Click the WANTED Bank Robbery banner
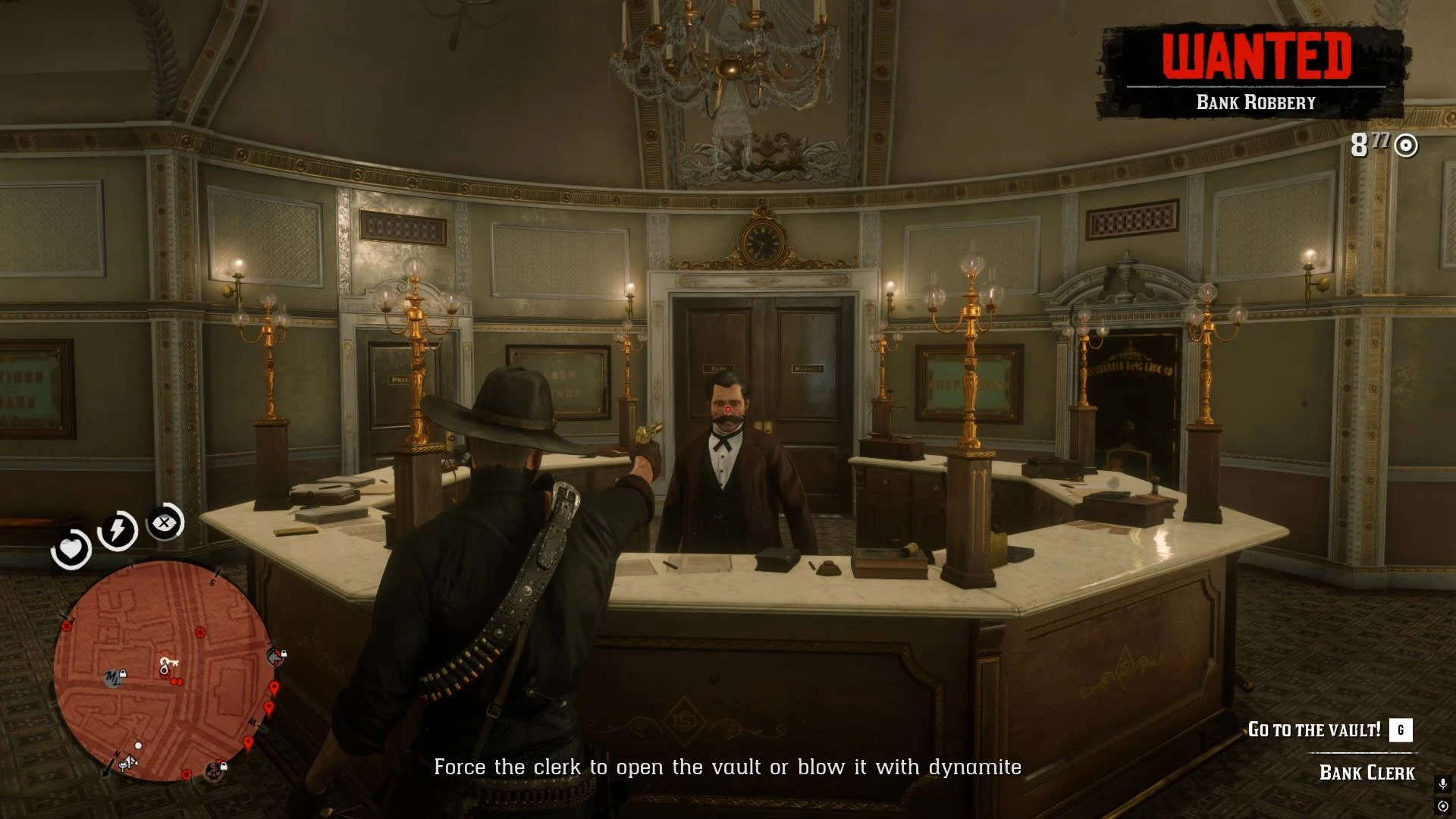Screen dimensions: 1456x819 click(x=1256, y=73)
